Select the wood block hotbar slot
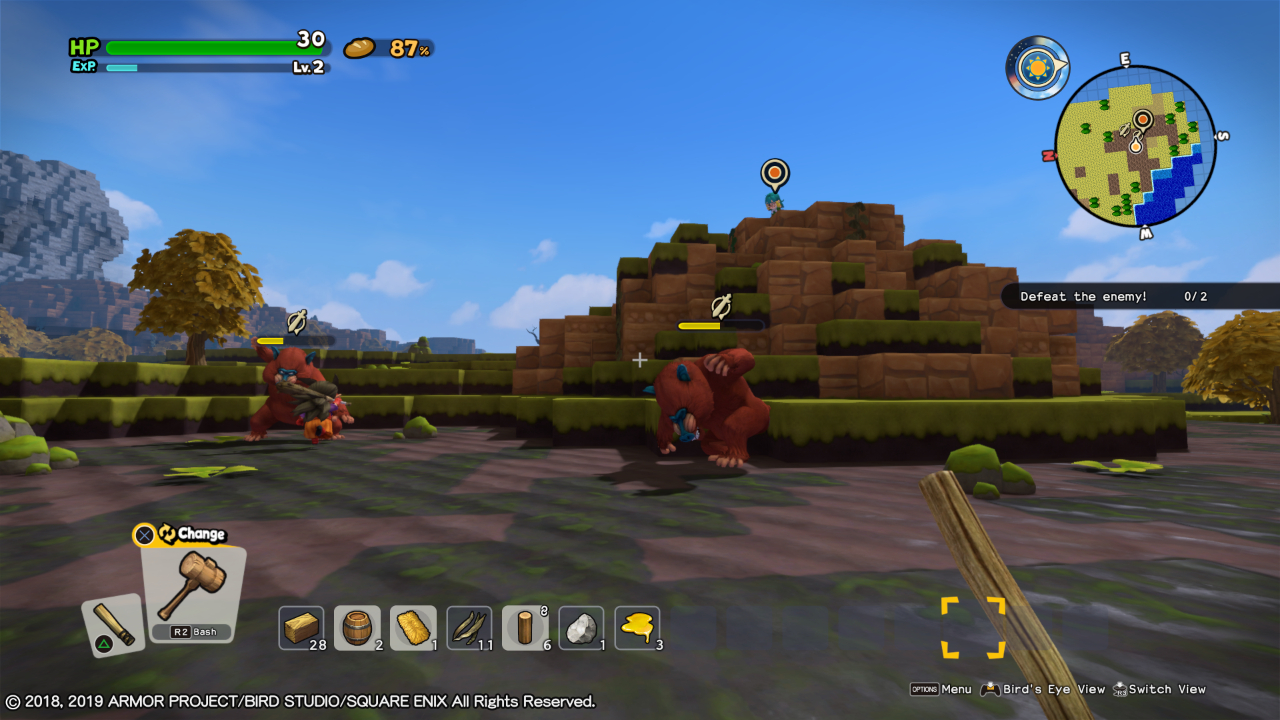 (301, 628)
